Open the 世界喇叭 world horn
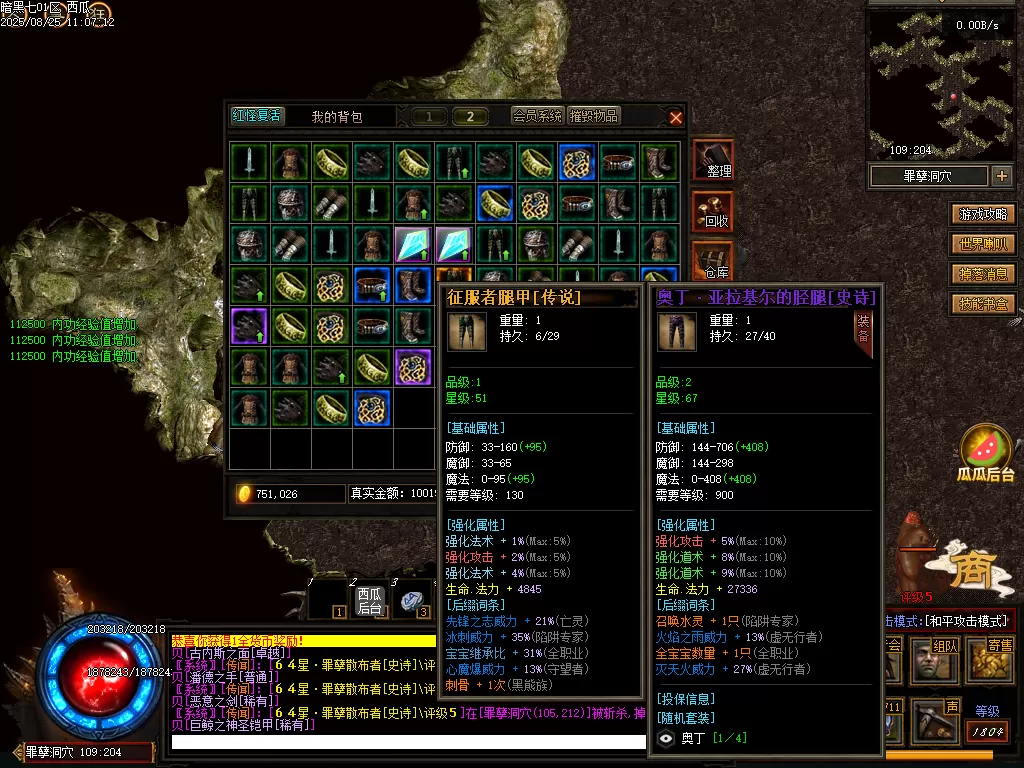This screenshot has width=1024, height=768. pyautogui.click(x=982, y=244)
